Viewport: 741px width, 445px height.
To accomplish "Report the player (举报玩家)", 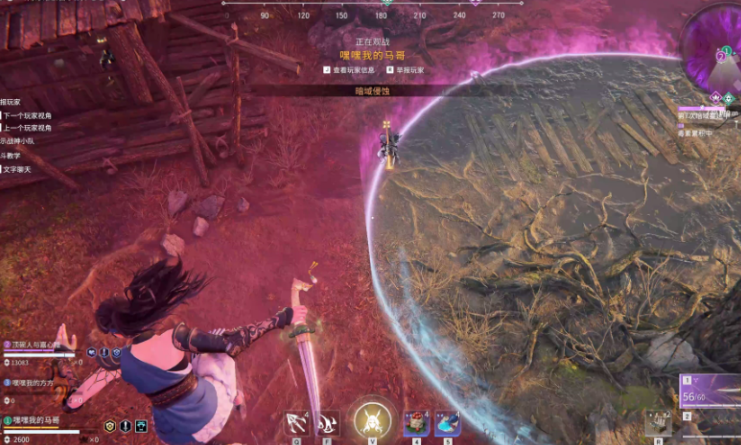I will pos(405,70).
